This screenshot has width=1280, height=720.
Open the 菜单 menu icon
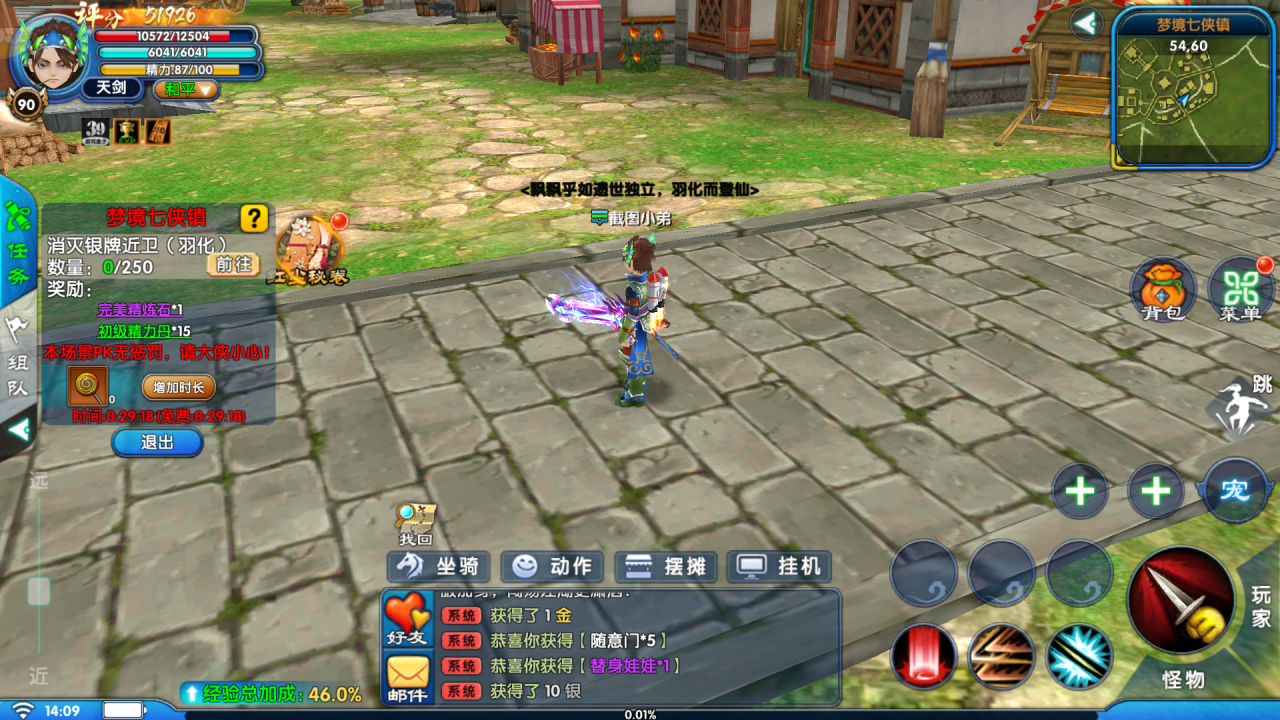(1240, 289)
